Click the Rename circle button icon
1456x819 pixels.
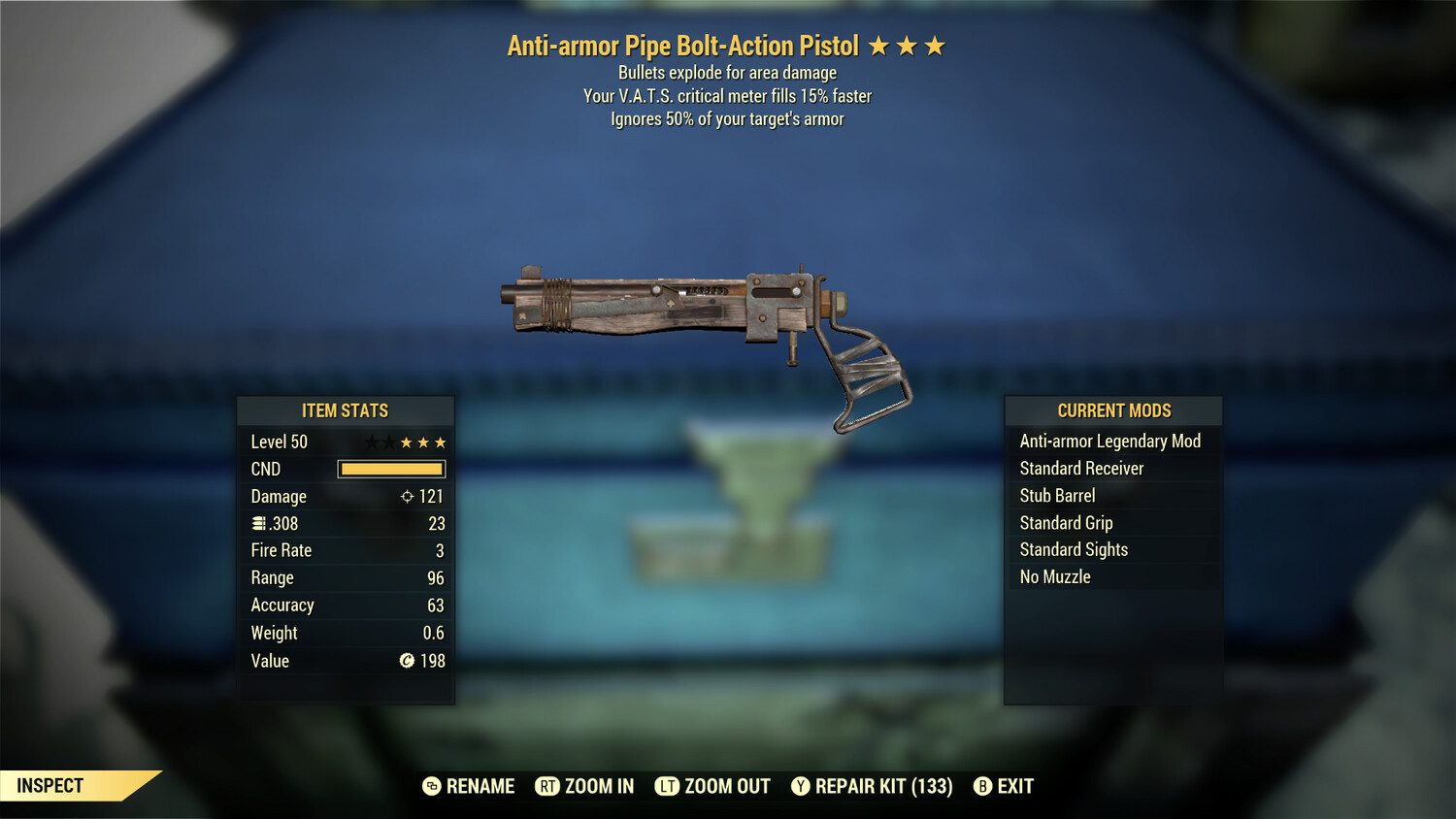click(x=430, y=786)
